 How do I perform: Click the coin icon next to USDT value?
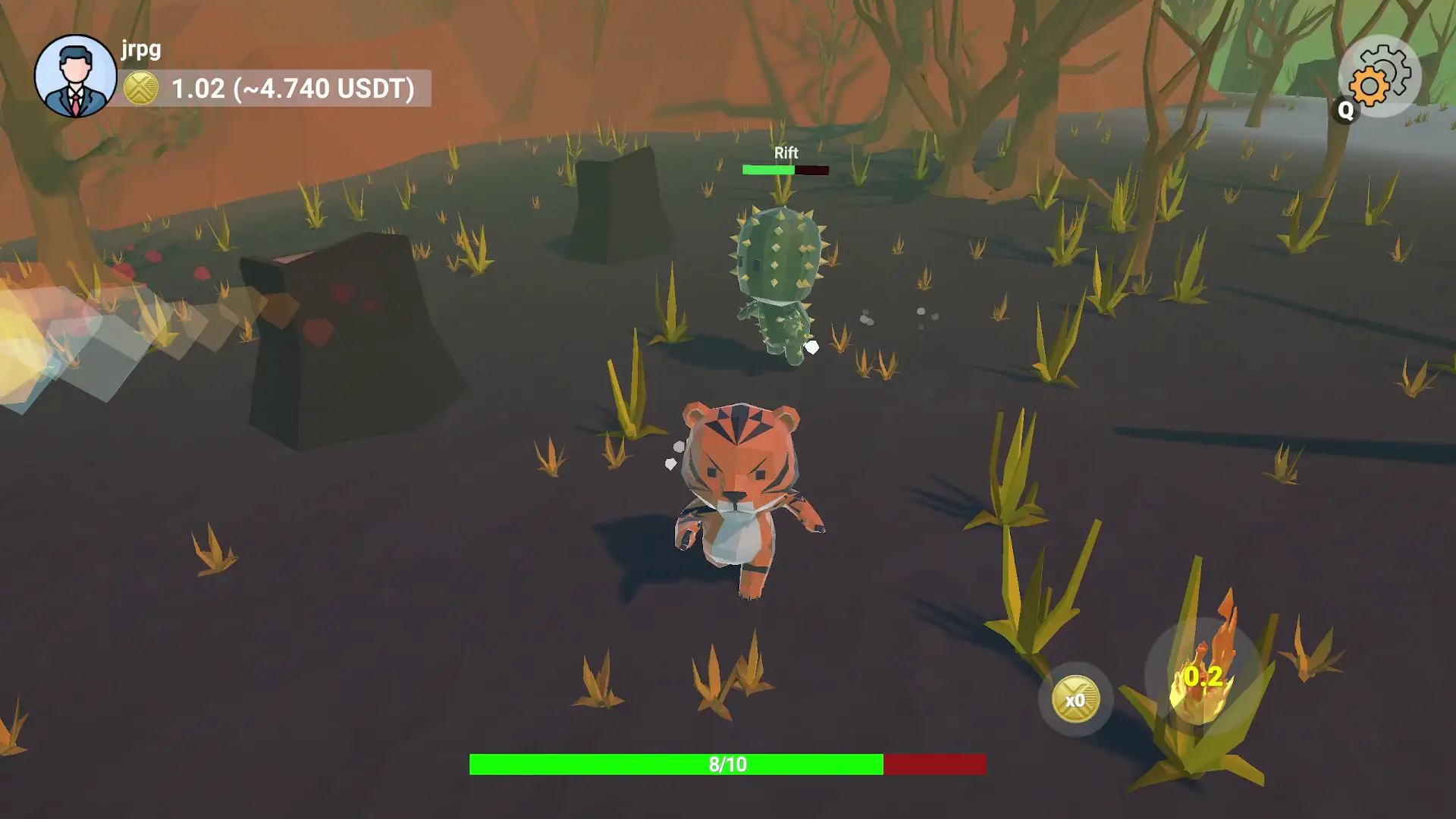(x=141, y=89)
